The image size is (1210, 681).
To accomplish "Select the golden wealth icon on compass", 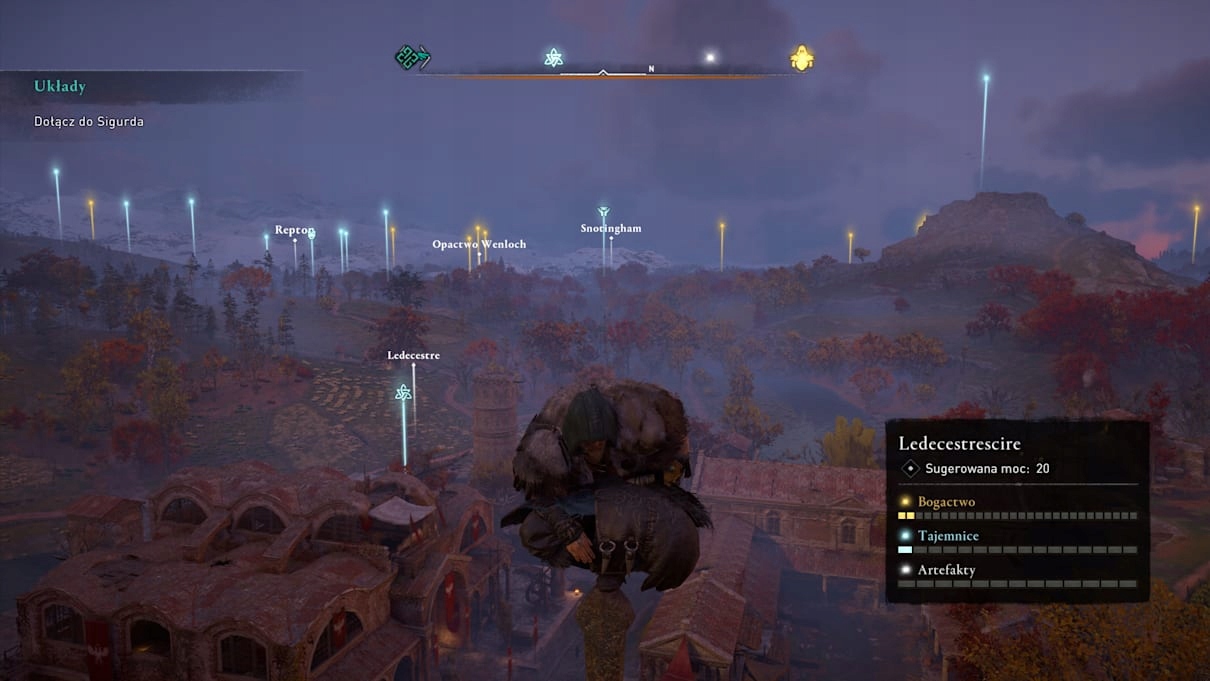I will (801, 59).
